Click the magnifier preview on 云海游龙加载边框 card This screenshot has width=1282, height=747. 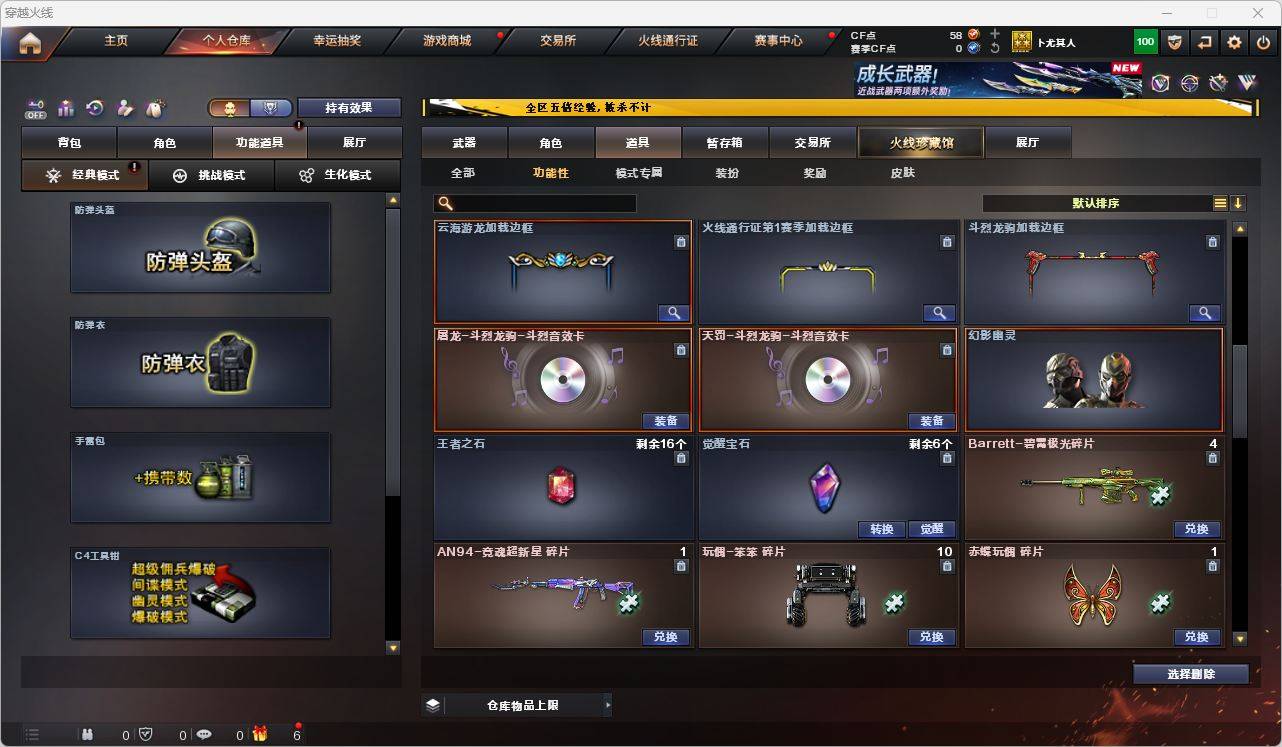(673, 312)
